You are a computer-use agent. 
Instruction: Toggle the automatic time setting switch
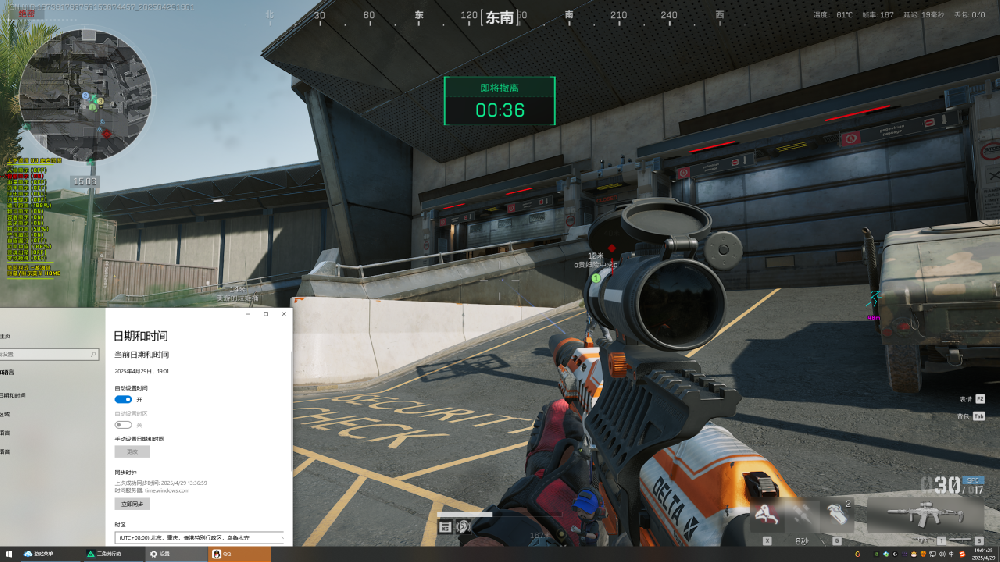pyautogui.click(x=123, y=398)
